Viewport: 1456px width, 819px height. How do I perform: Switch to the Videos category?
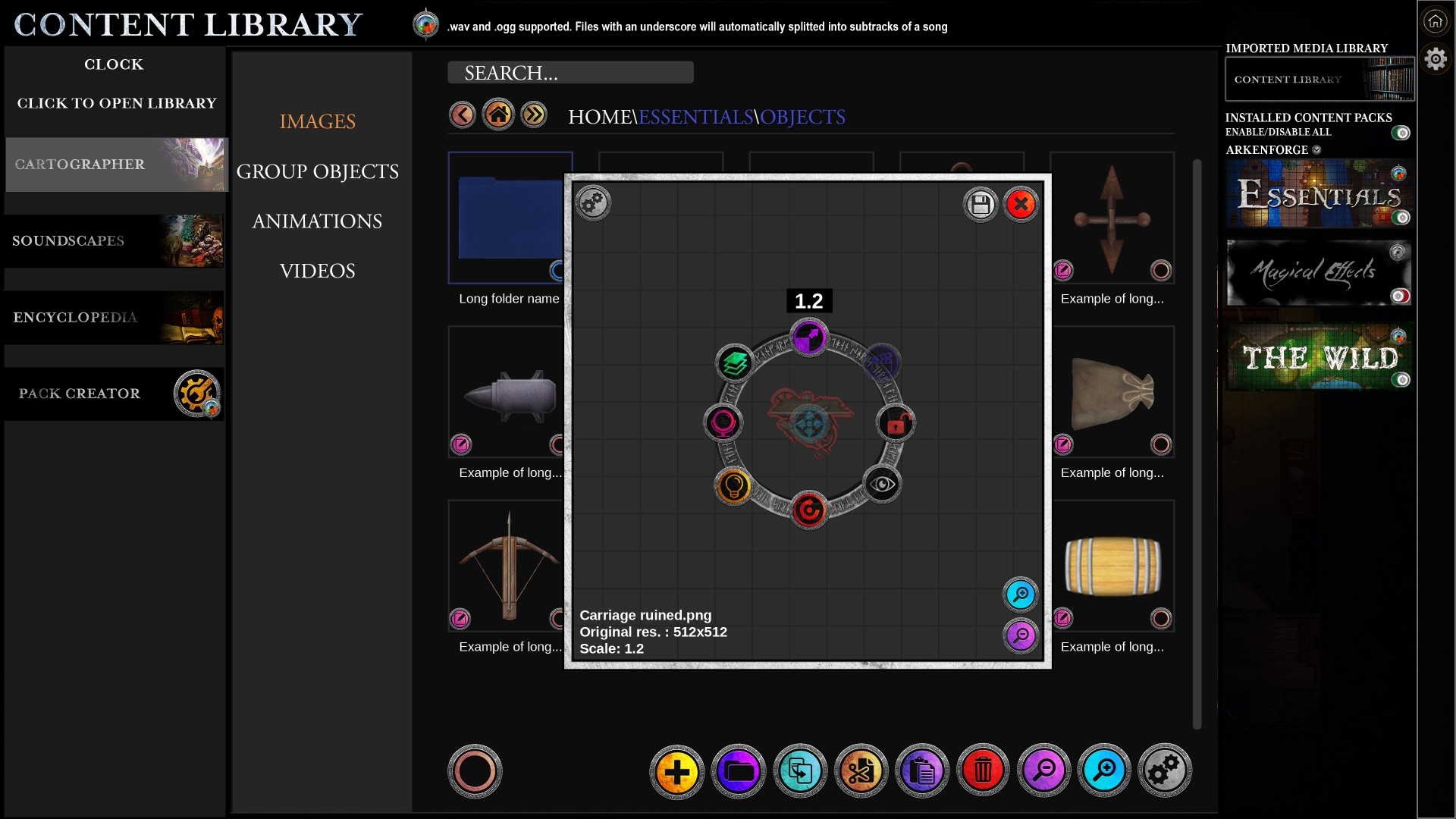click(x=317, y=271)
